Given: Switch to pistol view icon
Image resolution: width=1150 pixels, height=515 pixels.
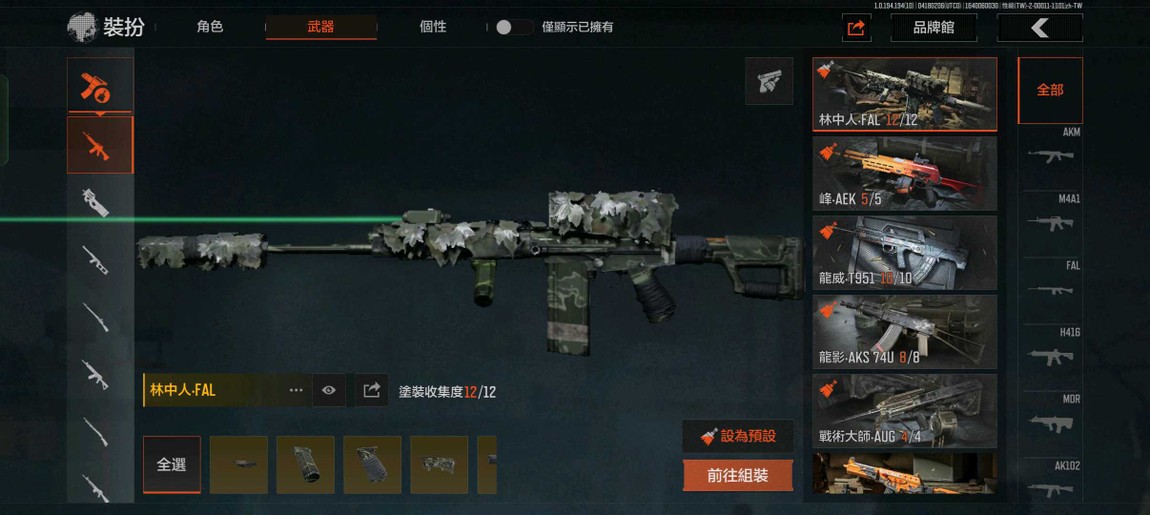Looking at the screenshot, I should tap(769, 82).
